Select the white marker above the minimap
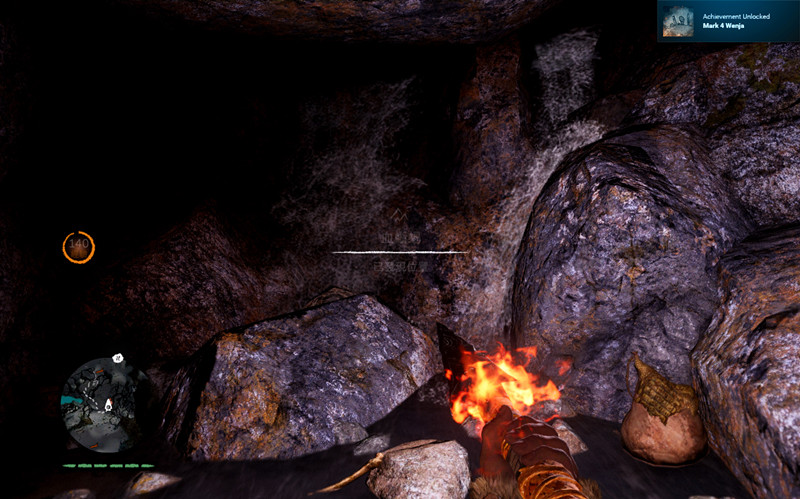The width and height of the screenshot is (800, 499). (x=118, y=358)
